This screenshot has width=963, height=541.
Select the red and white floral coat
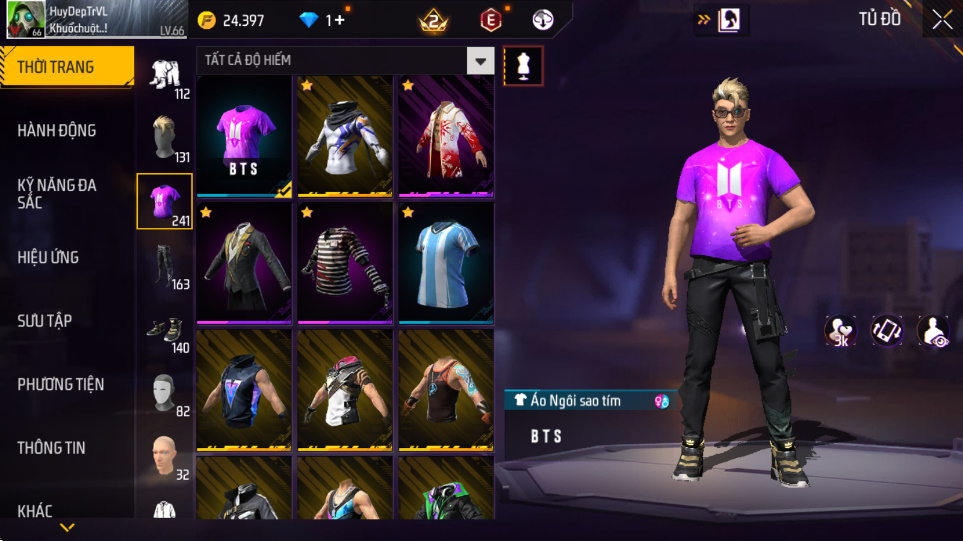(x=446, y=136)
